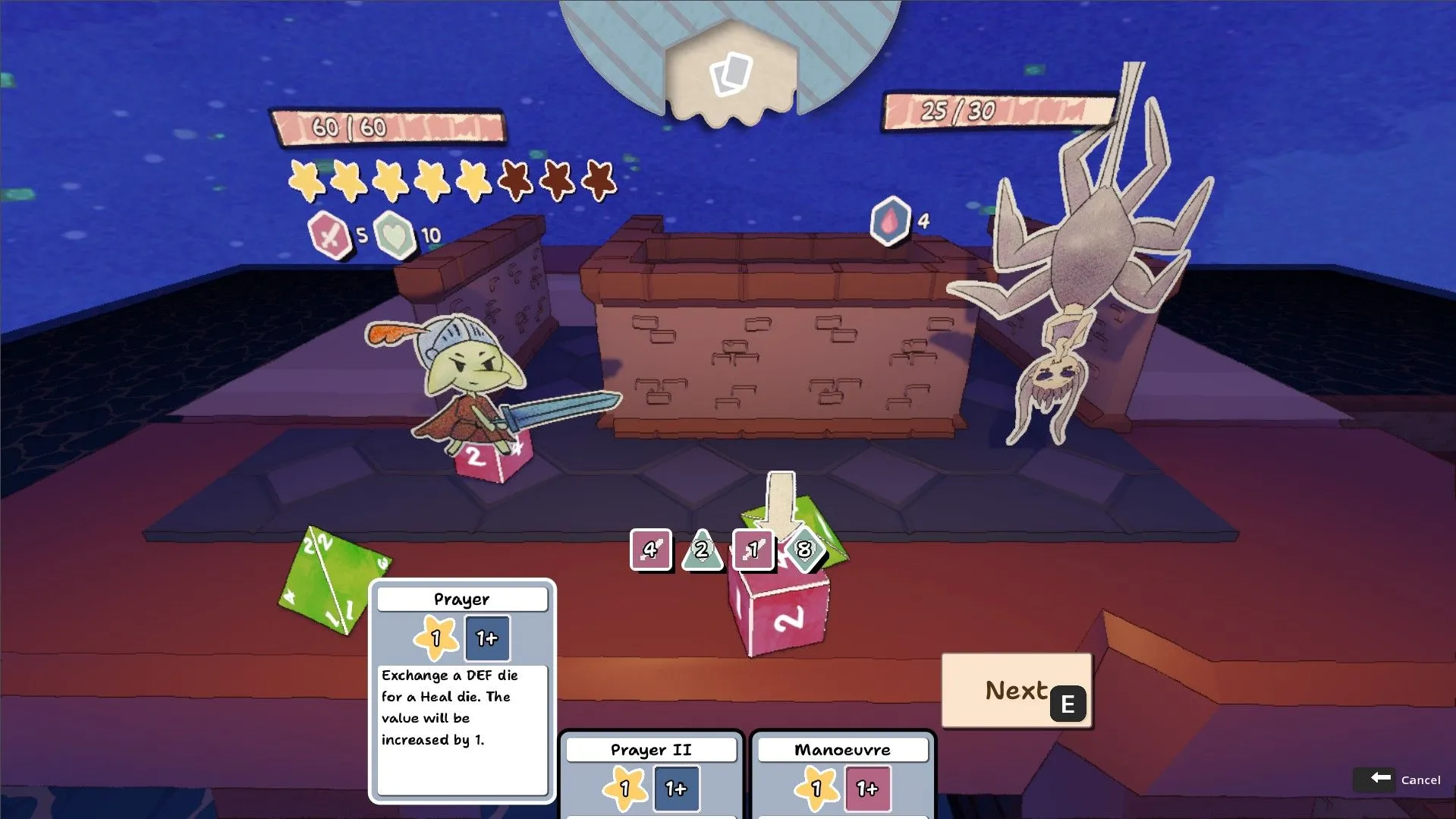This screenshot has height=819, width=1456.
Task: Select the Prayer ability card
Action: [461, 691]
